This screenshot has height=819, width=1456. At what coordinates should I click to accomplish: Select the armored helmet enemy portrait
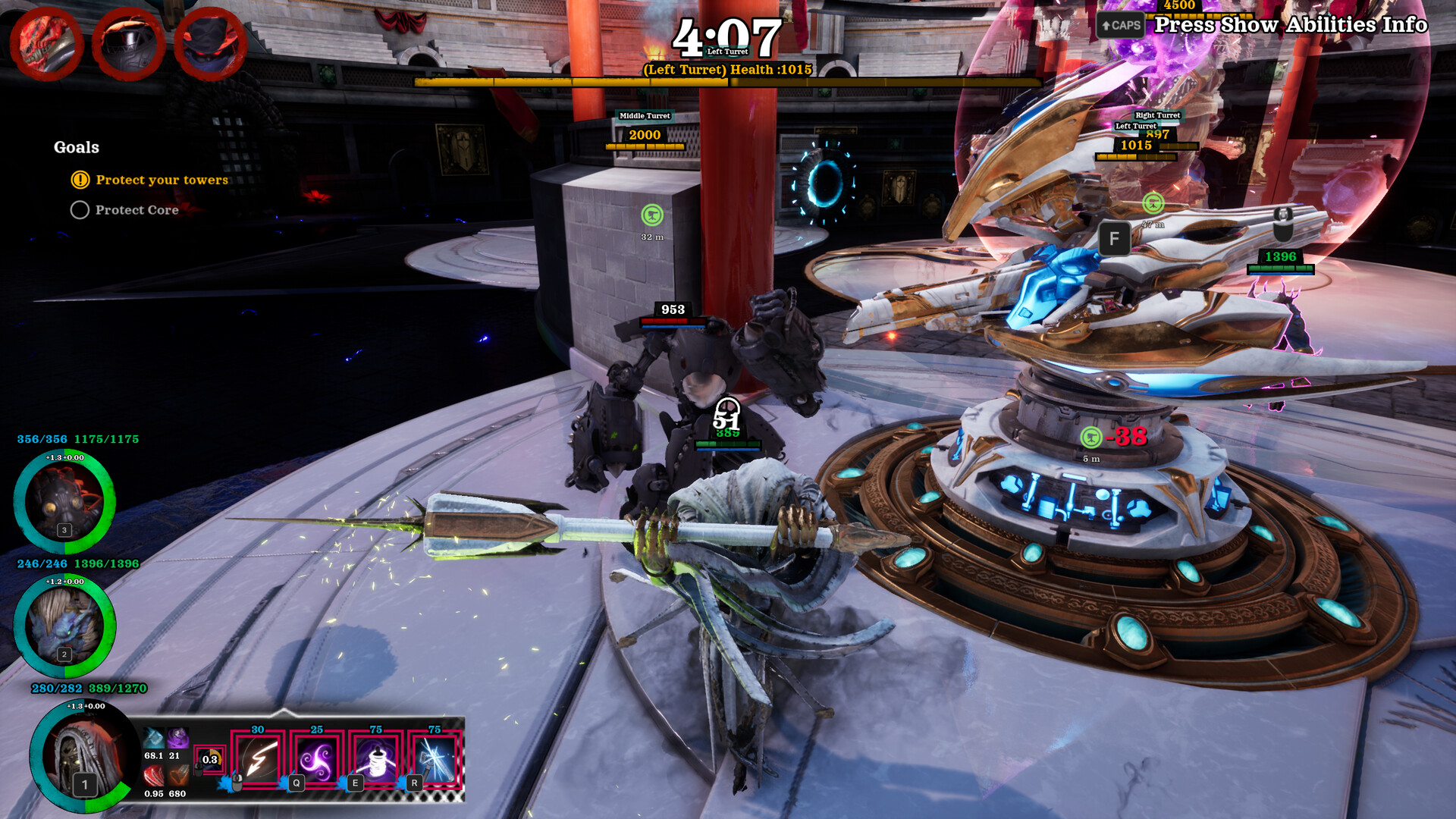[128, 43]
